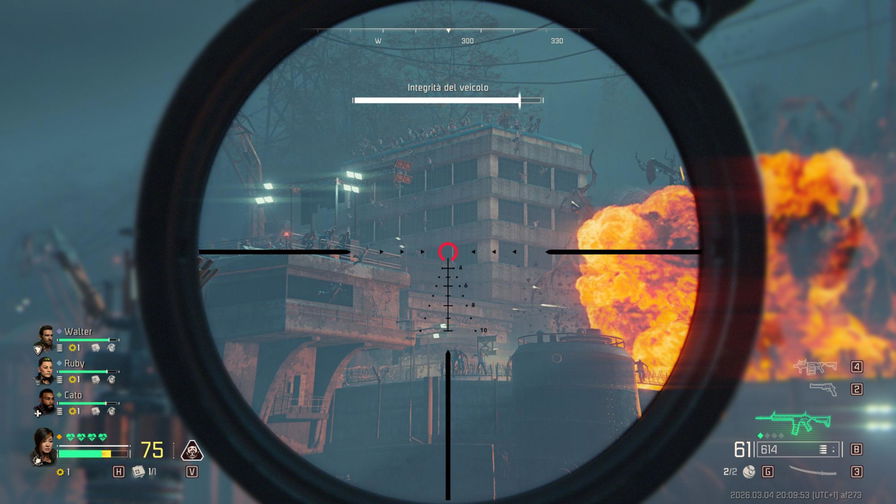Use the dice-shaped consumable item
Image resolution: width=896 pixels, height=504 pixels.
(x=138, y=472)
